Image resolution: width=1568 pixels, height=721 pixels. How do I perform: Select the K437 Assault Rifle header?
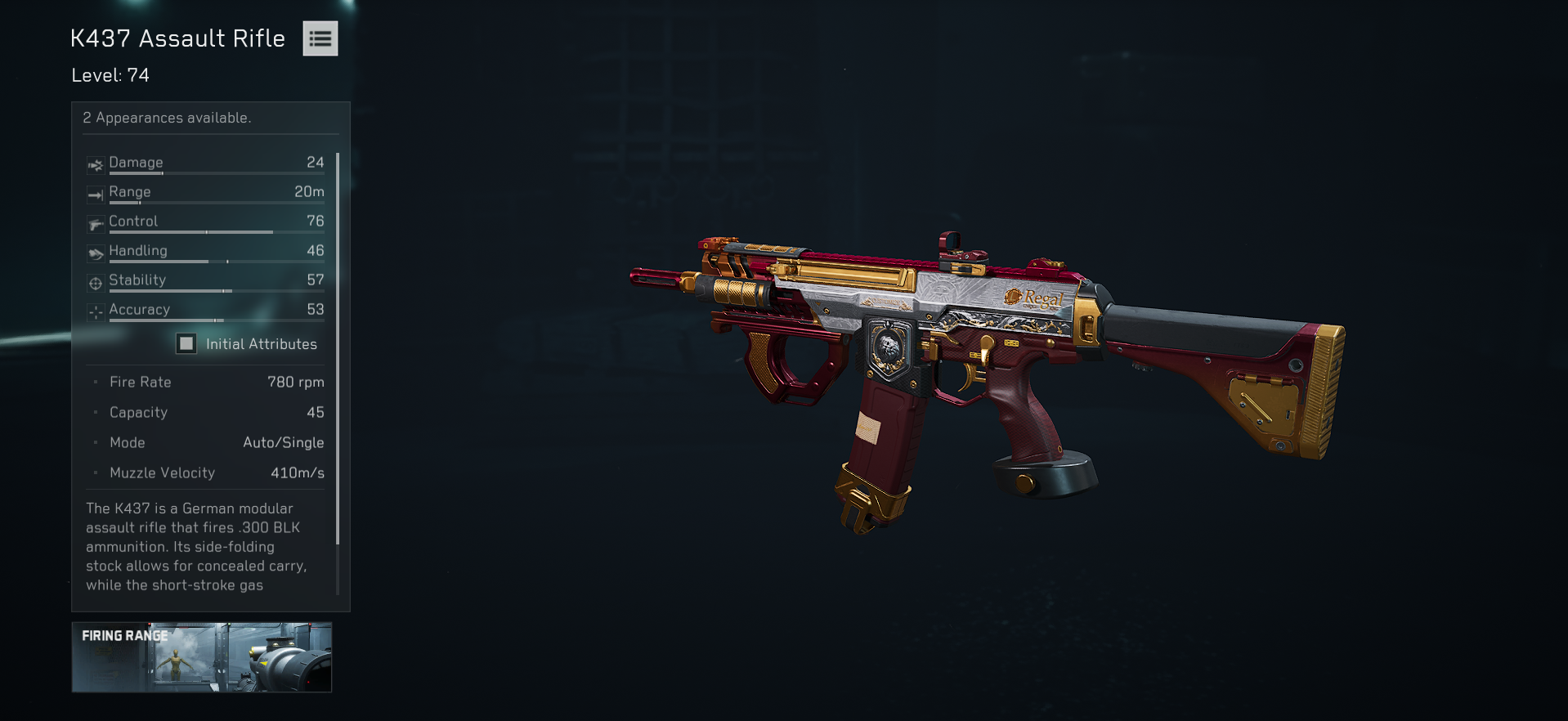coord(177,38)
